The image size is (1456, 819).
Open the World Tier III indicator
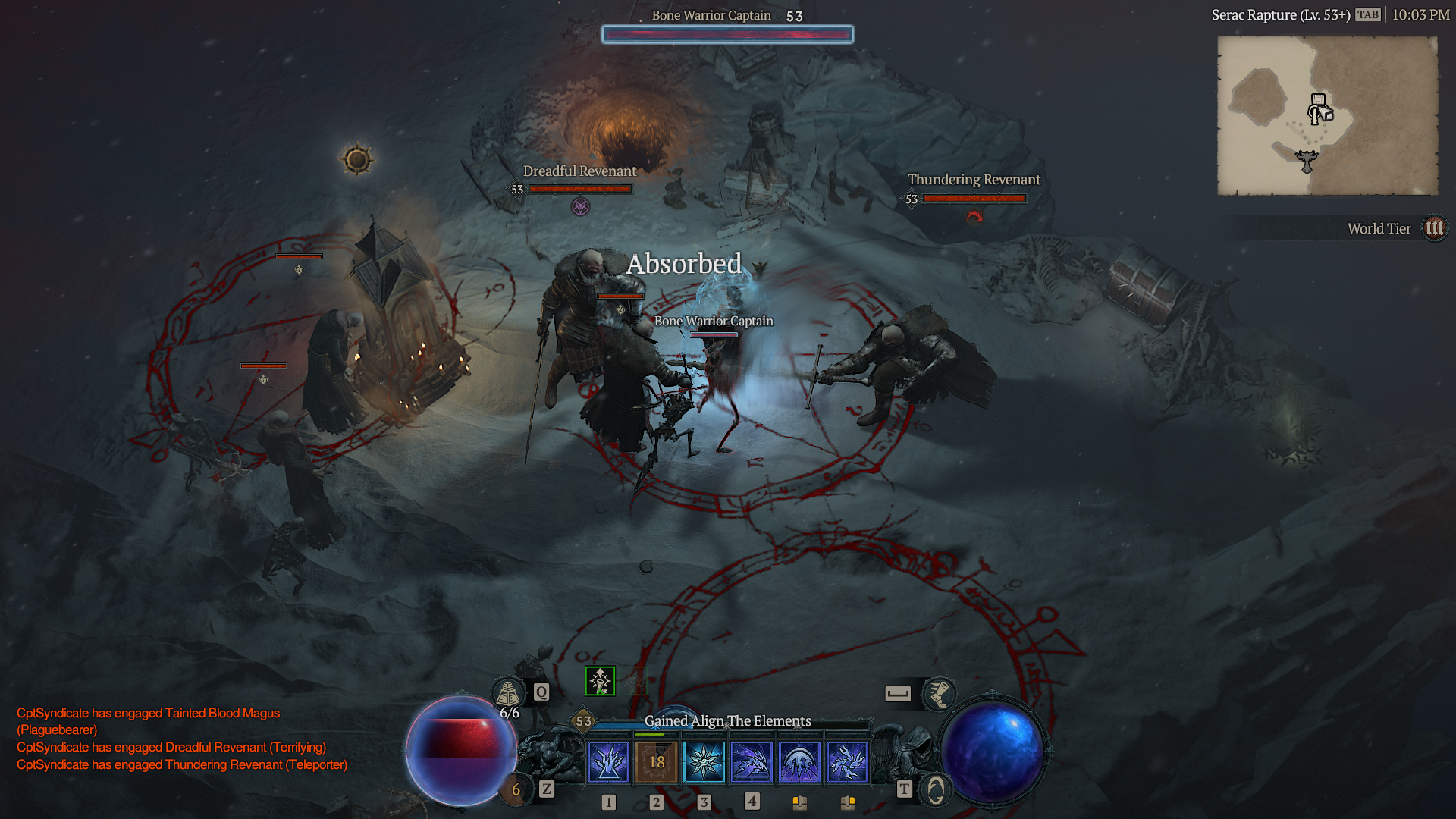[1432, 227]
